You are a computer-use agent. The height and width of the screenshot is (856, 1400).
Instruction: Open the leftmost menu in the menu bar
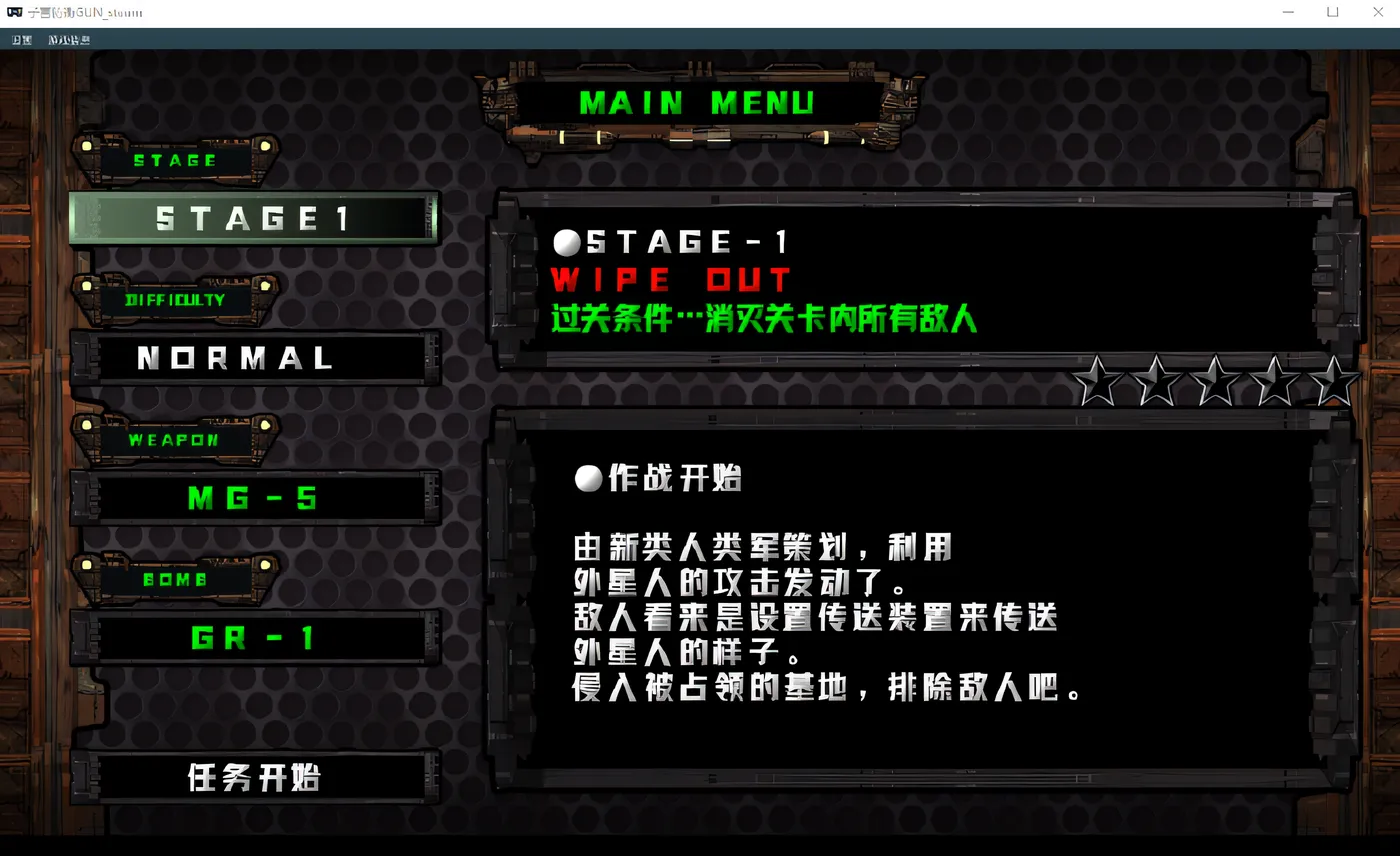pos(19,39)
